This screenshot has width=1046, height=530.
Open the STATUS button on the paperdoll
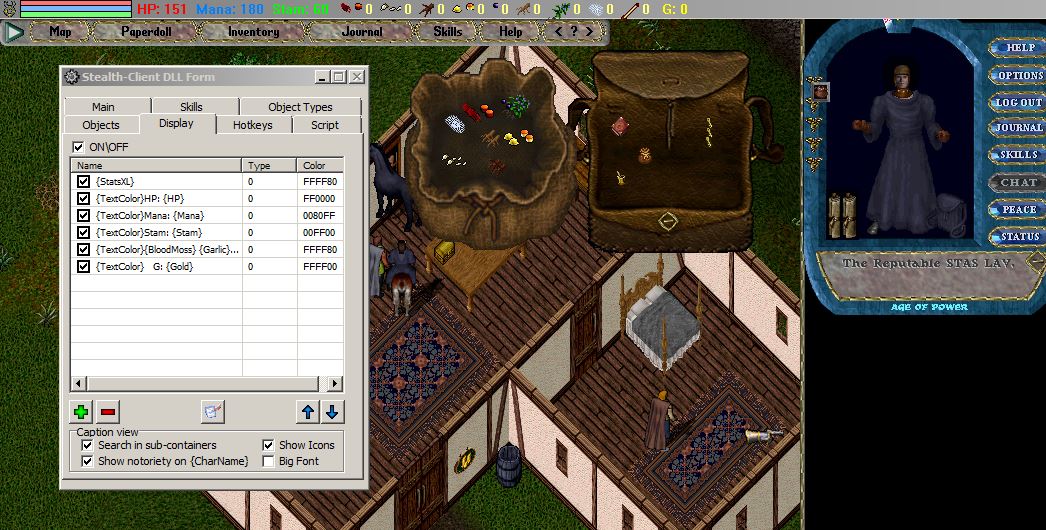1019,236
